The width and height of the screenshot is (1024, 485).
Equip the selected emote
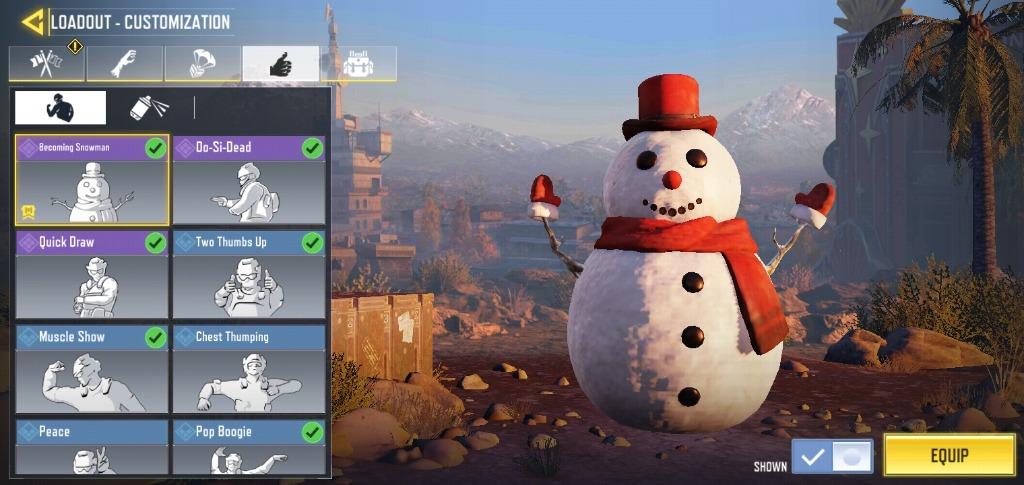click(949, 456)
